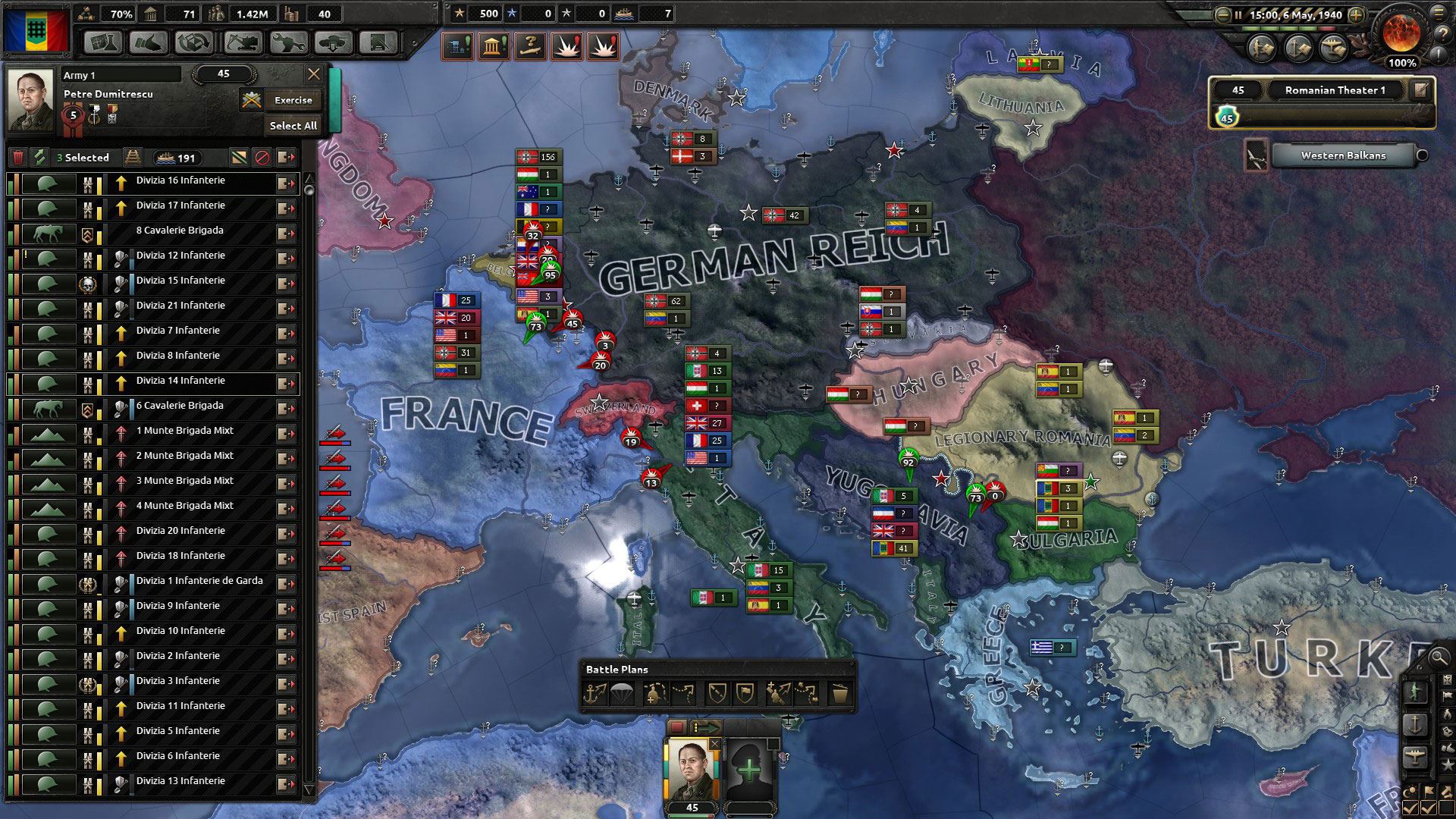Choose the paradrop battle plan

(x=623, y=693)
